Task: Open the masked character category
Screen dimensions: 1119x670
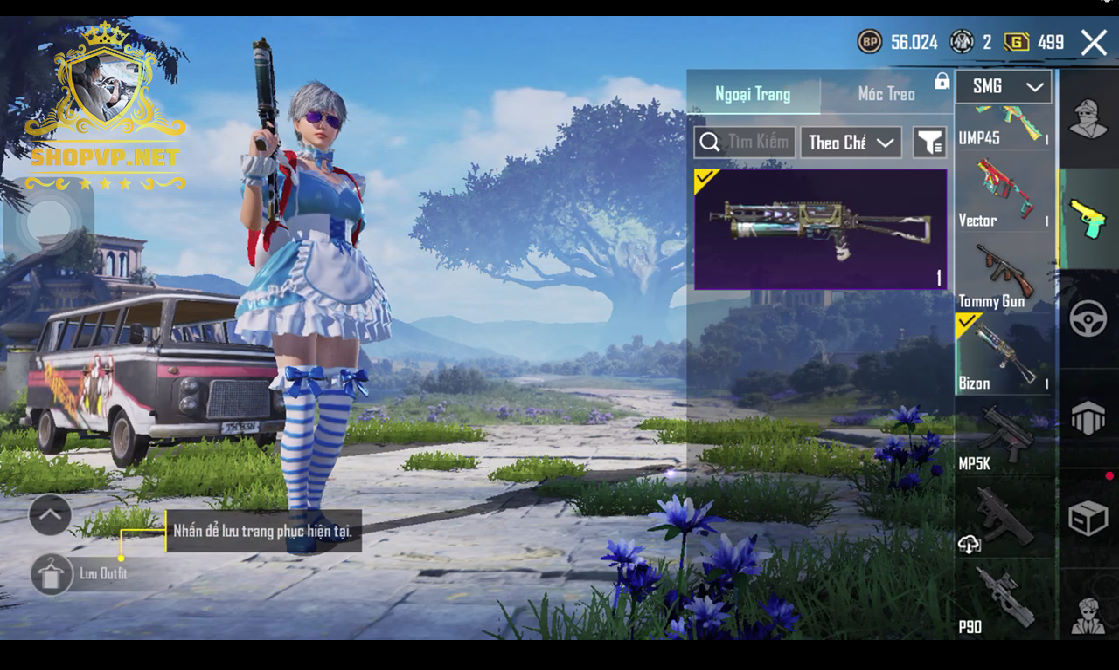Action: [x=1088, y=119]
